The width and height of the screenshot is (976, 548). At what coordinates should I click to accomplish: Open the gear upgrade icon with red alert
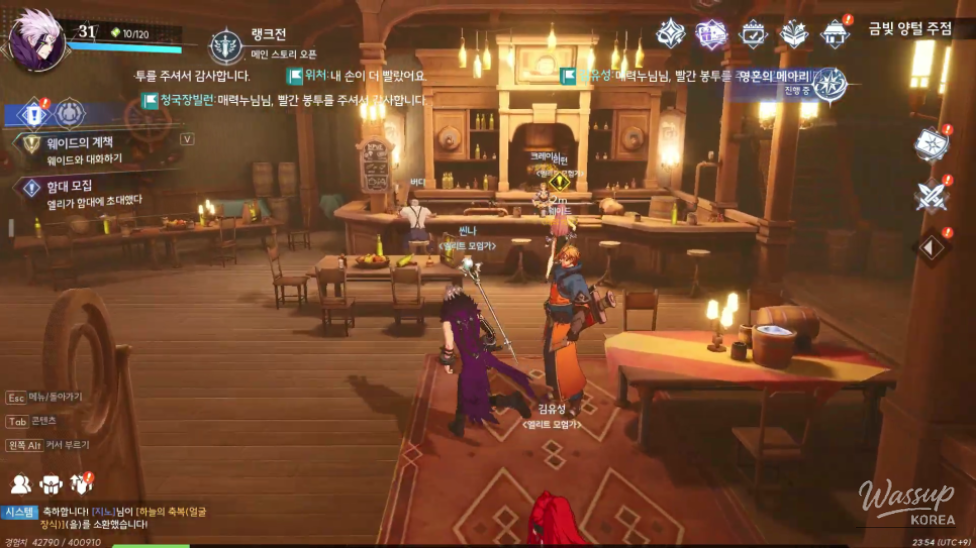pyautogui.click(x=81, y=485)
